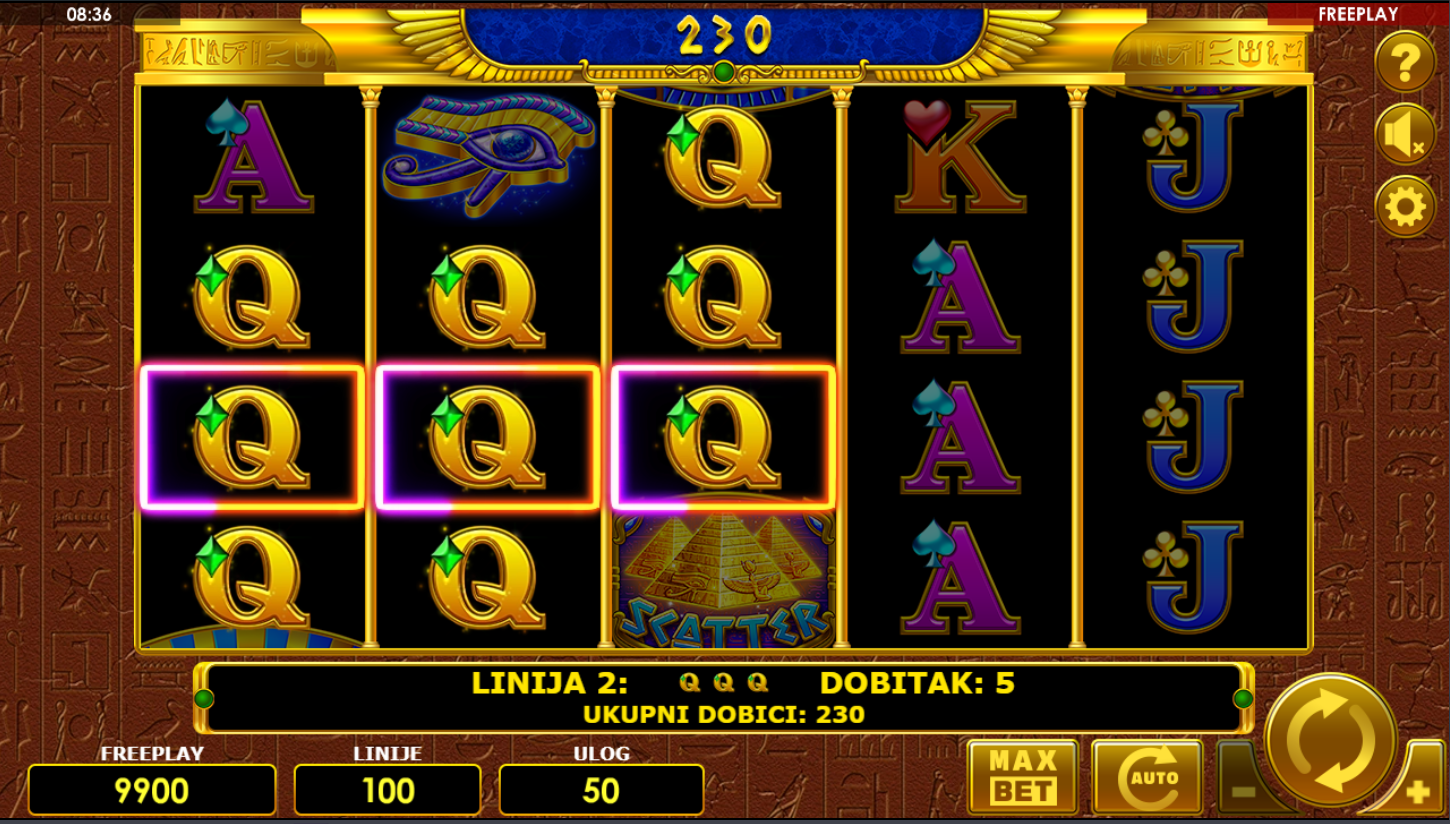This screenshot has height=824, width=1450.
Task: Open the gear settings menu
Action: click(x=1405, y=207)
